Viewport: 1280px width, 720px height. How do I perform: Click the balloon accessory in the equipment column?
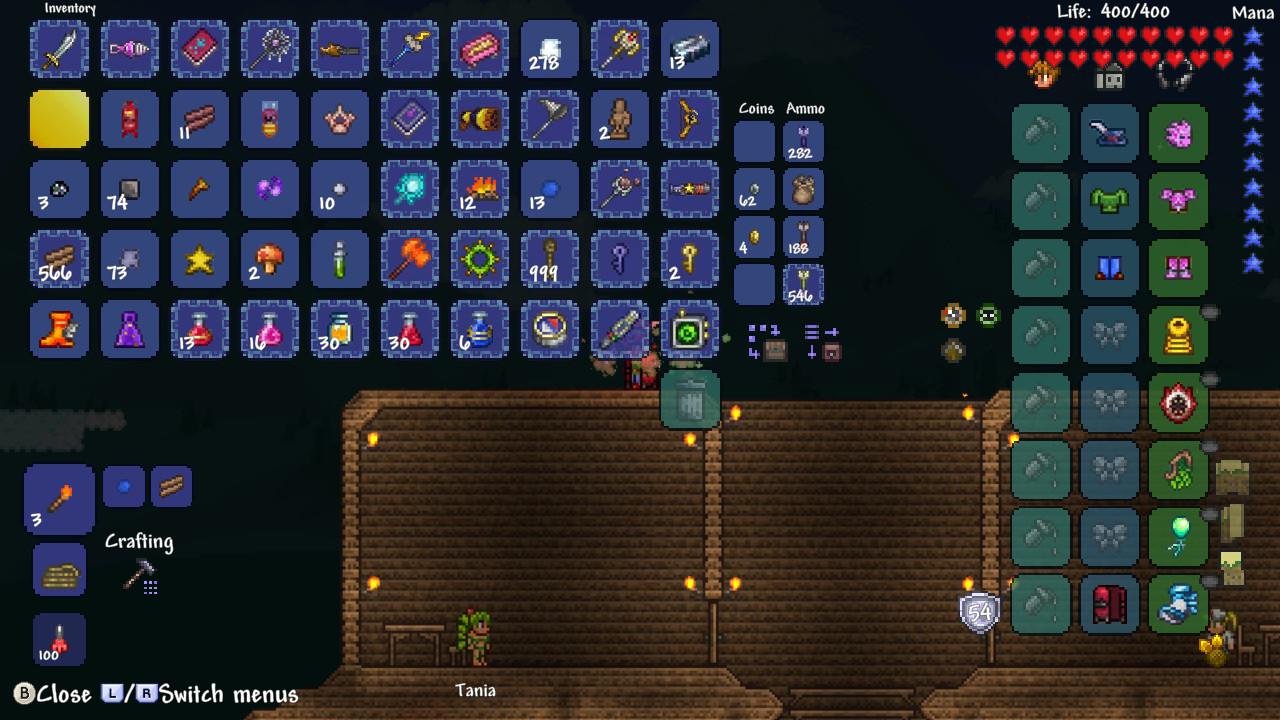pos(1179,538)
